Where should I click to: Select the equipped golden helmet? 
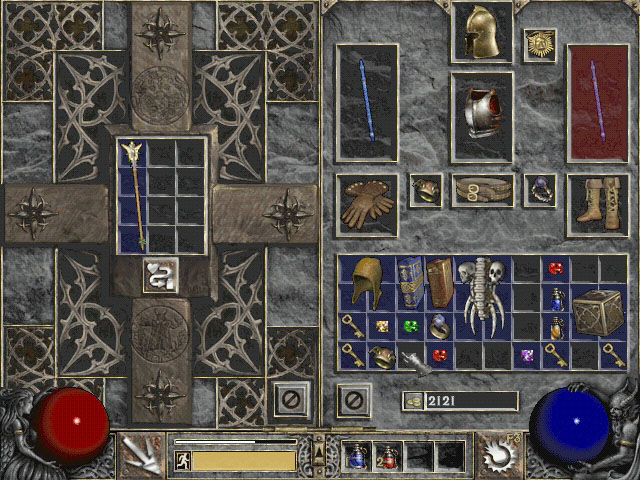click(481, 34)
